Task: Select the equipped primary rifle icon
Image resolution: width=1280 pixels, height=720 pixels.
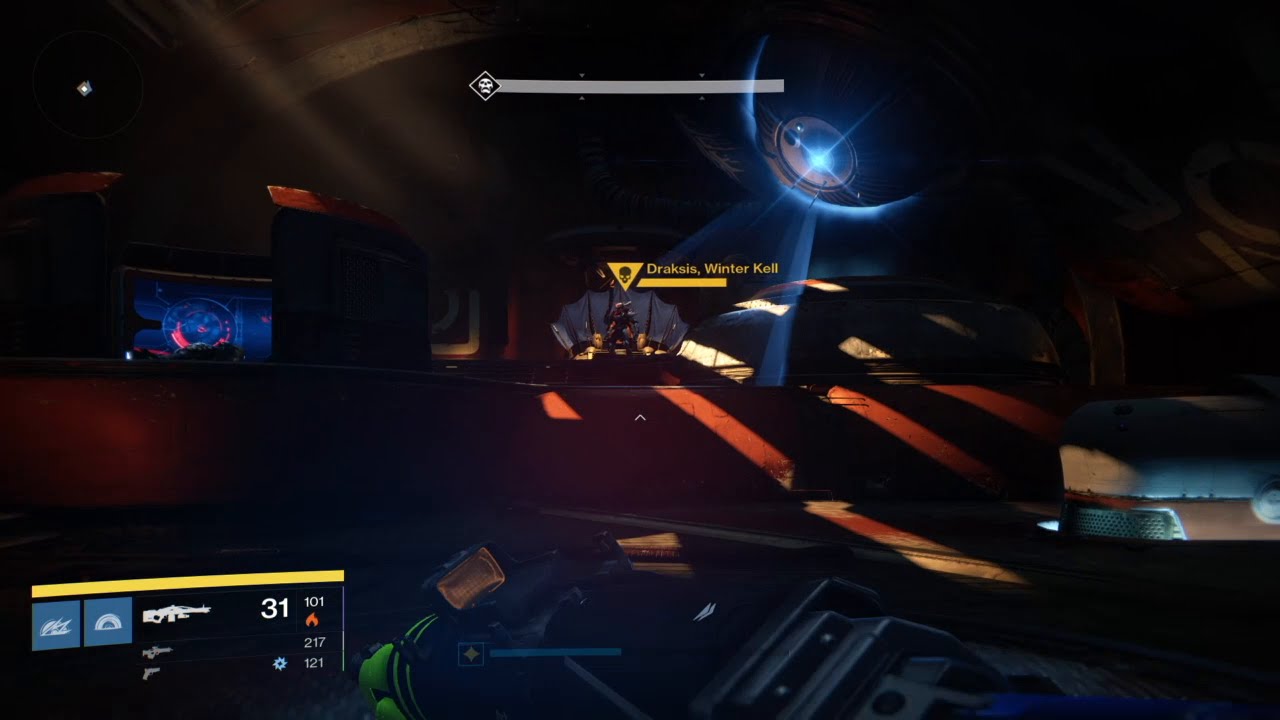Action: 176,612
